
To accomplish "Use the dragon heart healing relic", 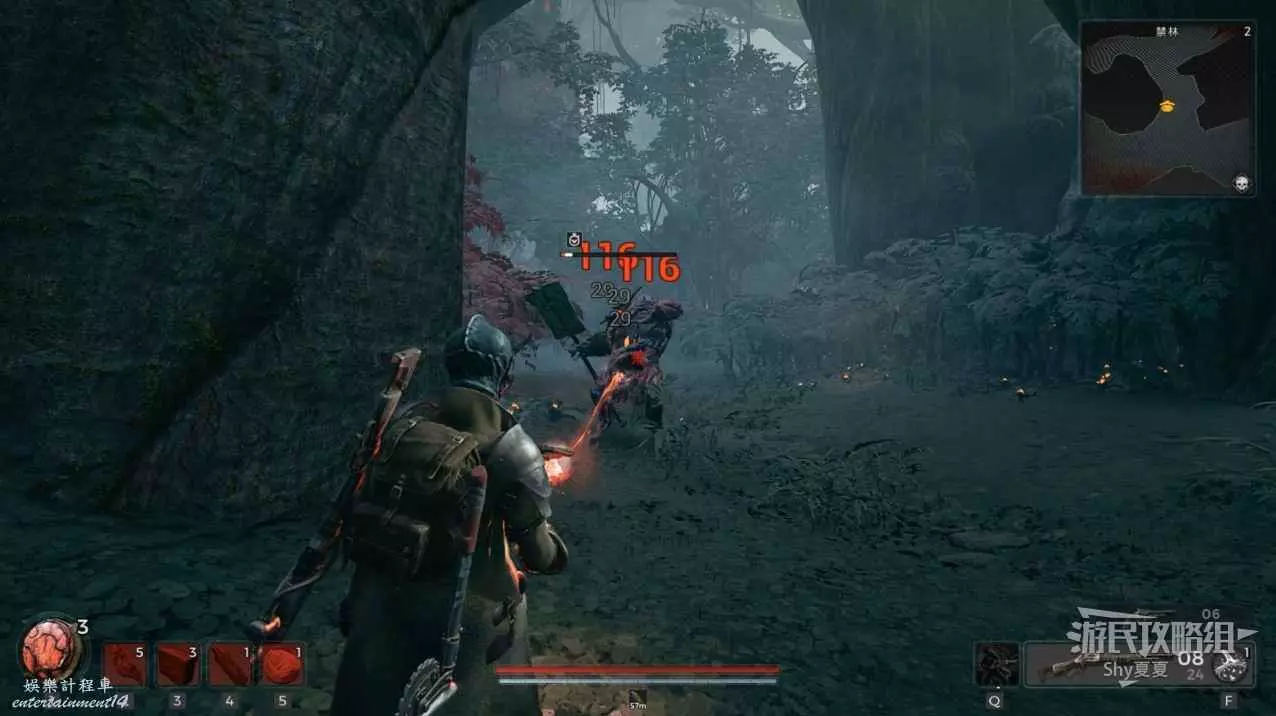I will point(49,648).
